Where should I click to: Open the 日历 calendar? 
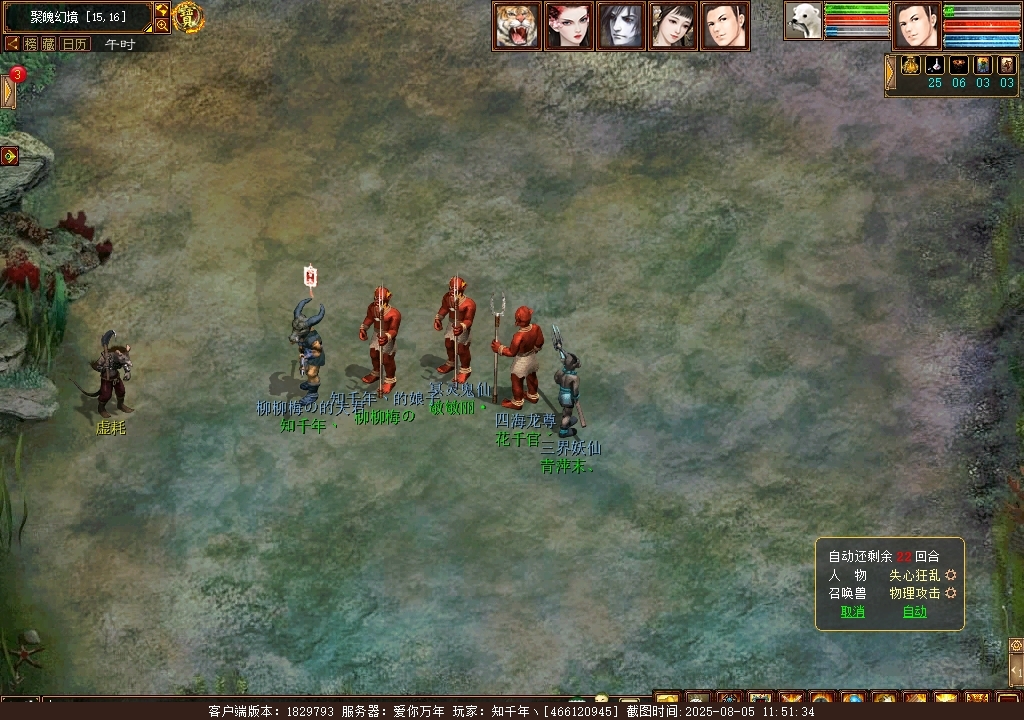75,44
